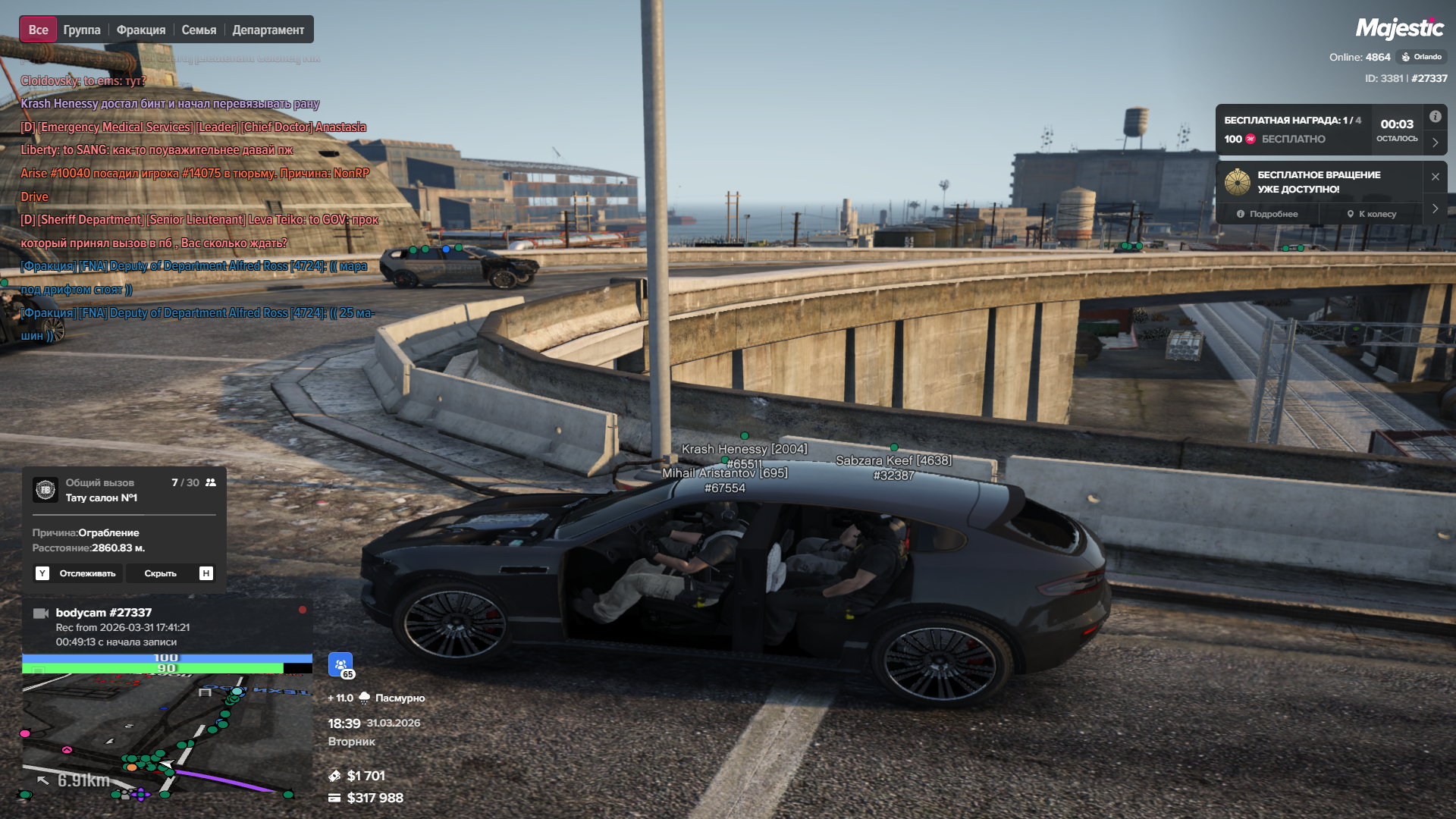Switch to the Все chat tab
The width and height of the screenshot is (1456, 819).
point(38,30)
